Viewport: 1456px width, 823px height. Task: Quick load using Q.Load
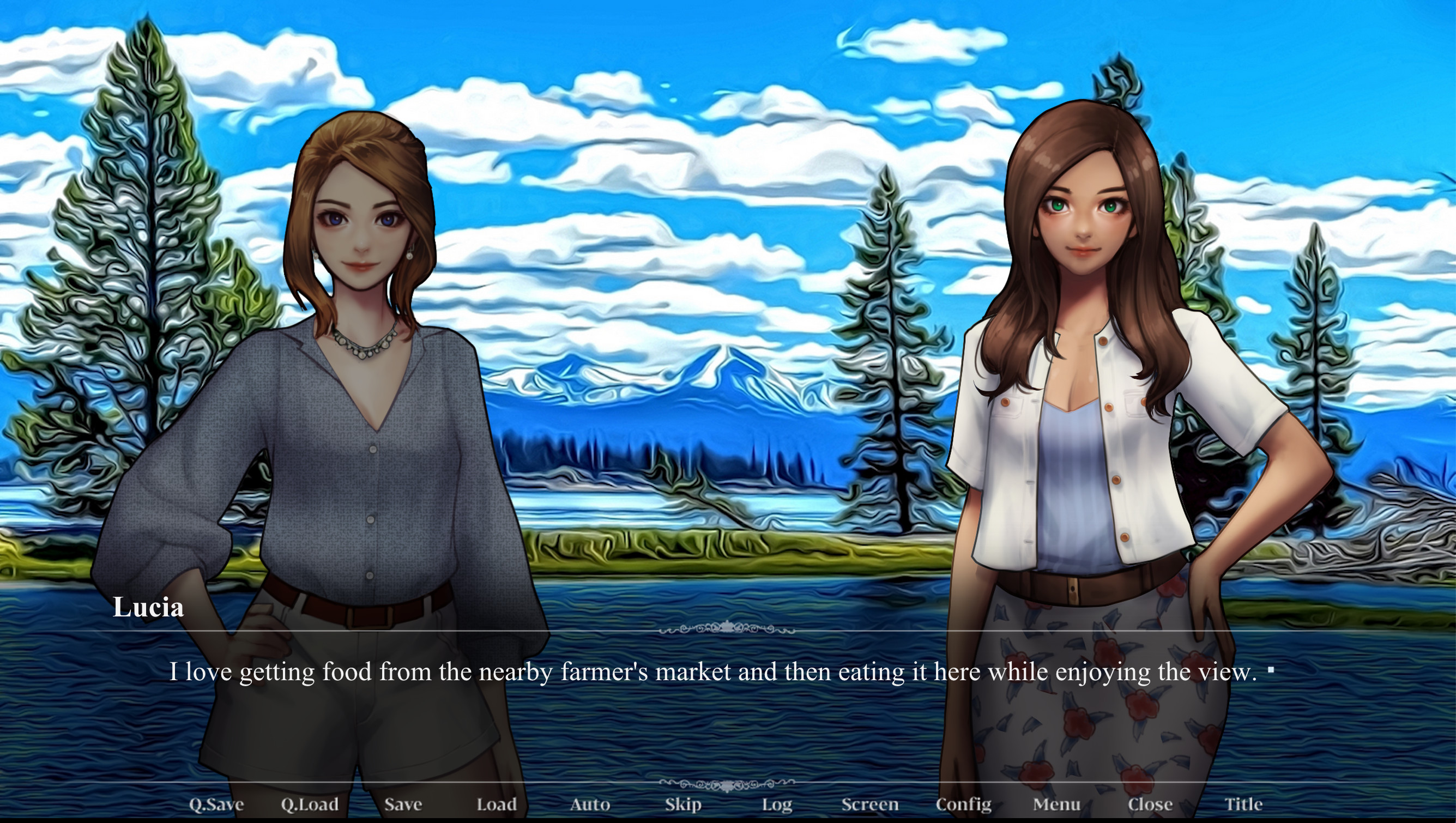click(x=311, y=803)
